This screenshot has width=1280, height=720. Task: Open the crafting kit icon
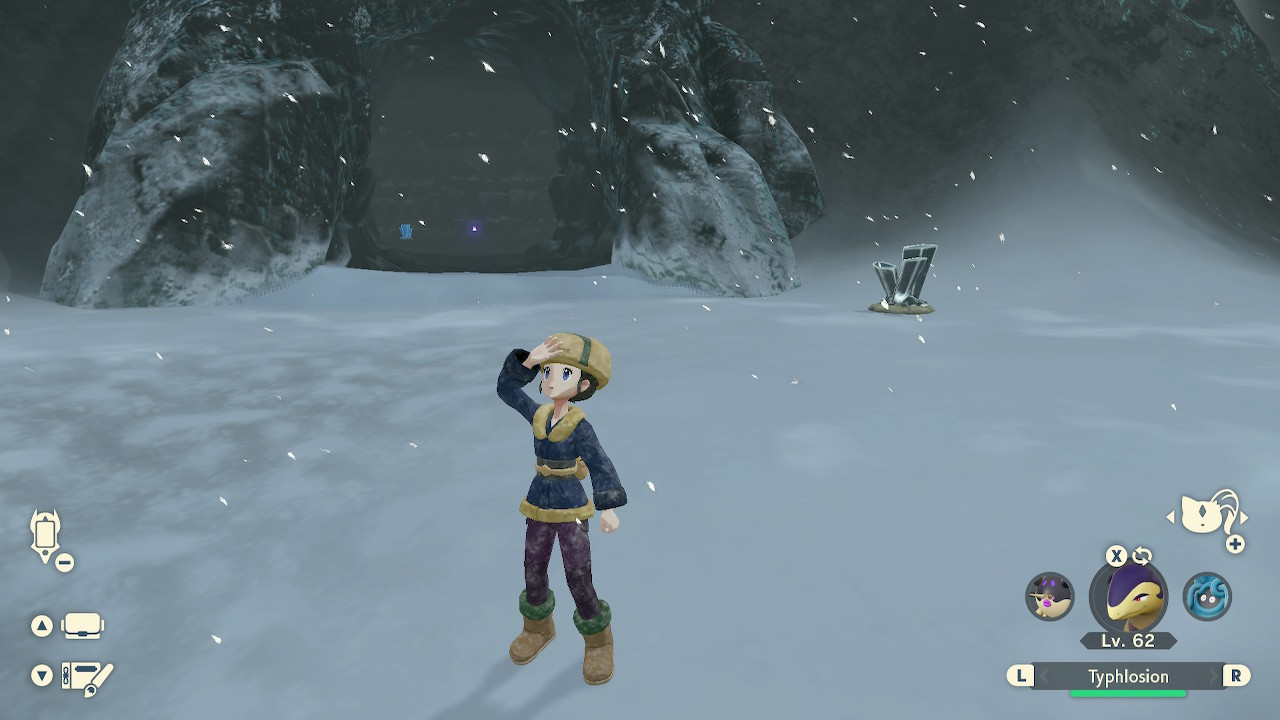pos(86,675)
